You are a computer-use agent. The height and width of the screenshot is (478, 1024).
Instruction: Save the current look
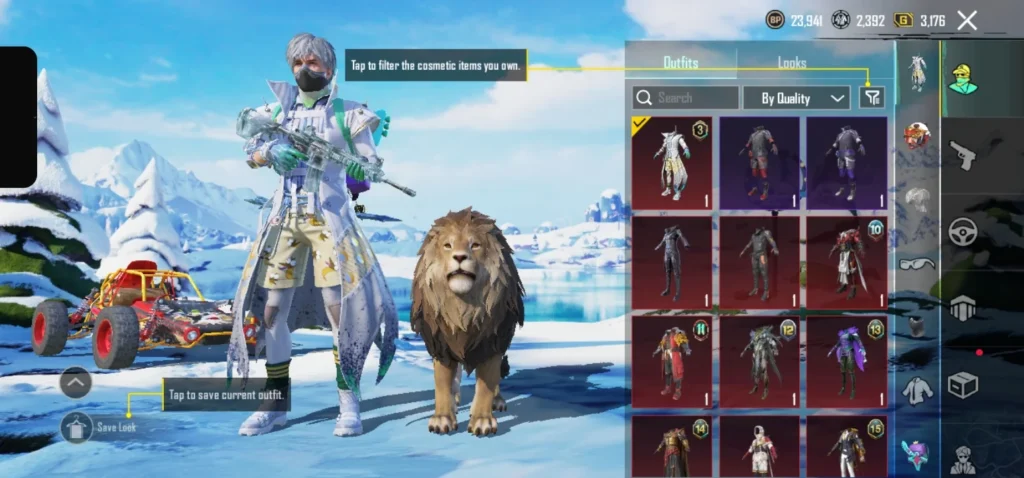77,427
